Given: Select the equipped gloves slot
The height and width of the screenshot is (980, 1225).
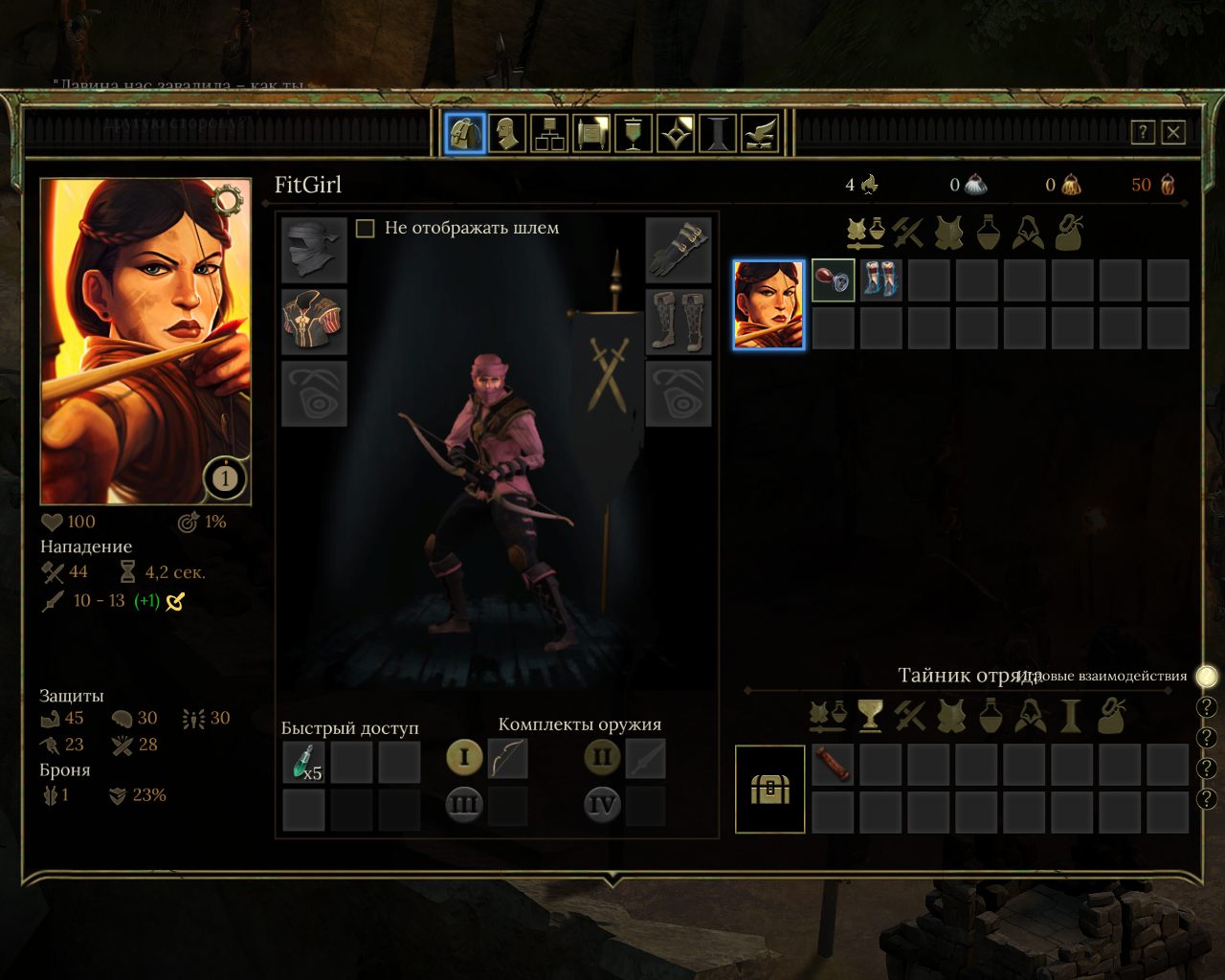Looking at the screenshot, I should click(679, 250).
